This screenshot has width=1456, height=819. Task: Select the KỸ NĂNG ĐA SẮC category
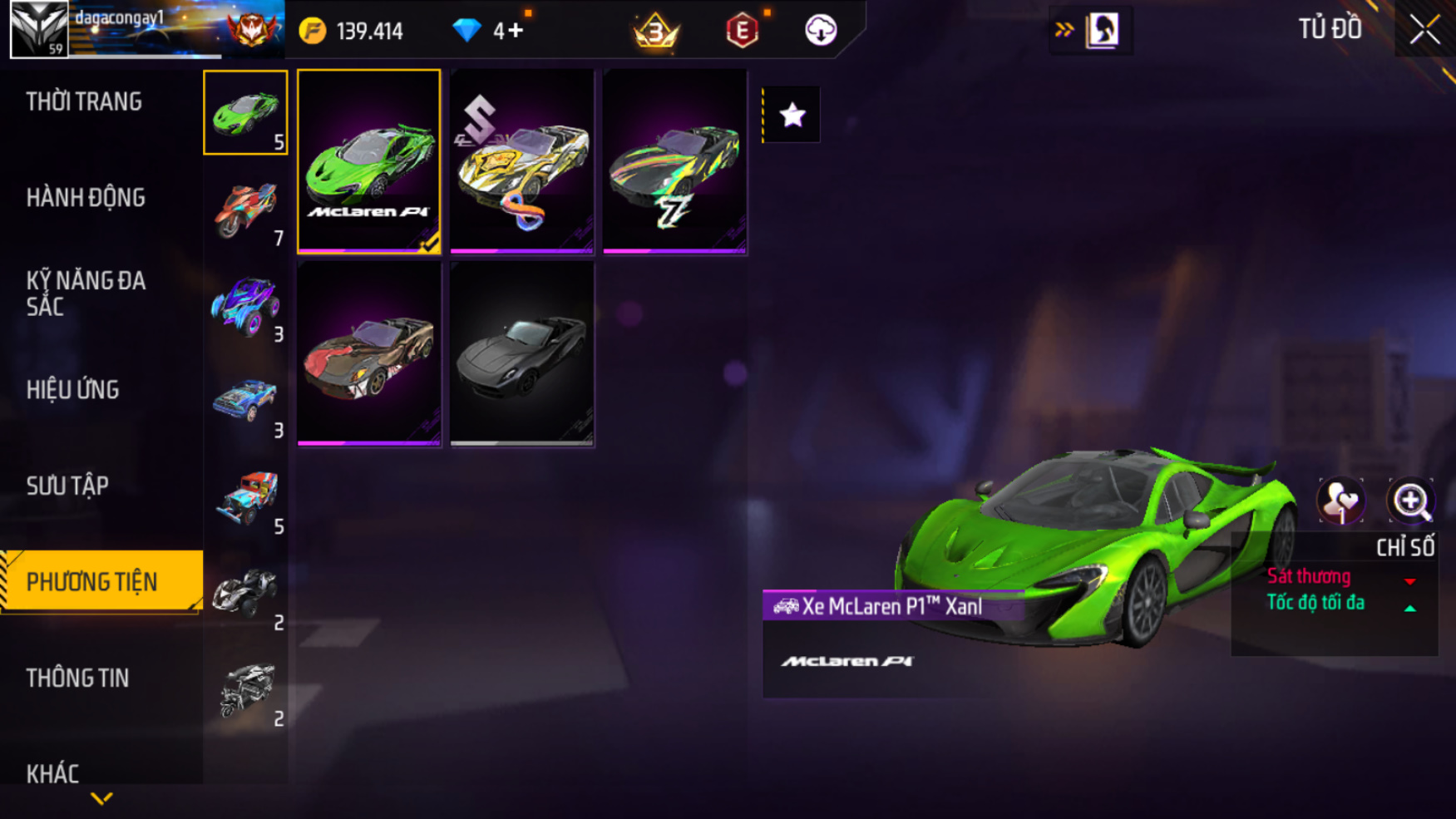click(86, 294)
